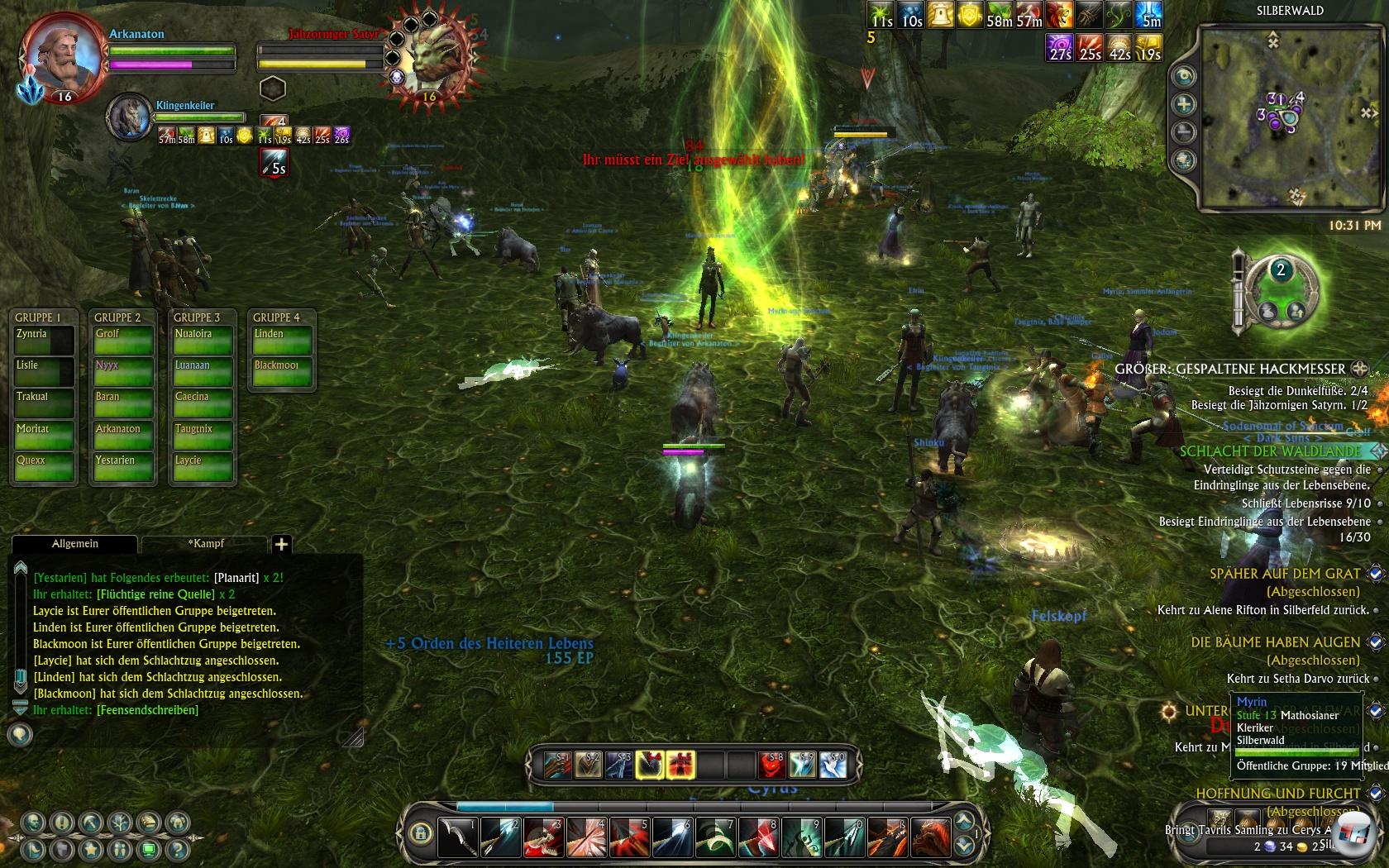This screenshot has width=1389, height=868.
Task: Select raid member Linden in Gruppe 4
Action: [282, 341]
